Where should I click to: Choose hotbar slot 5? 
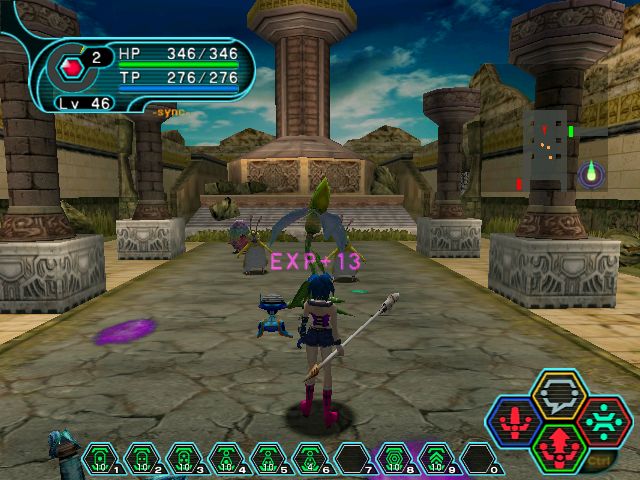point(268,458)
